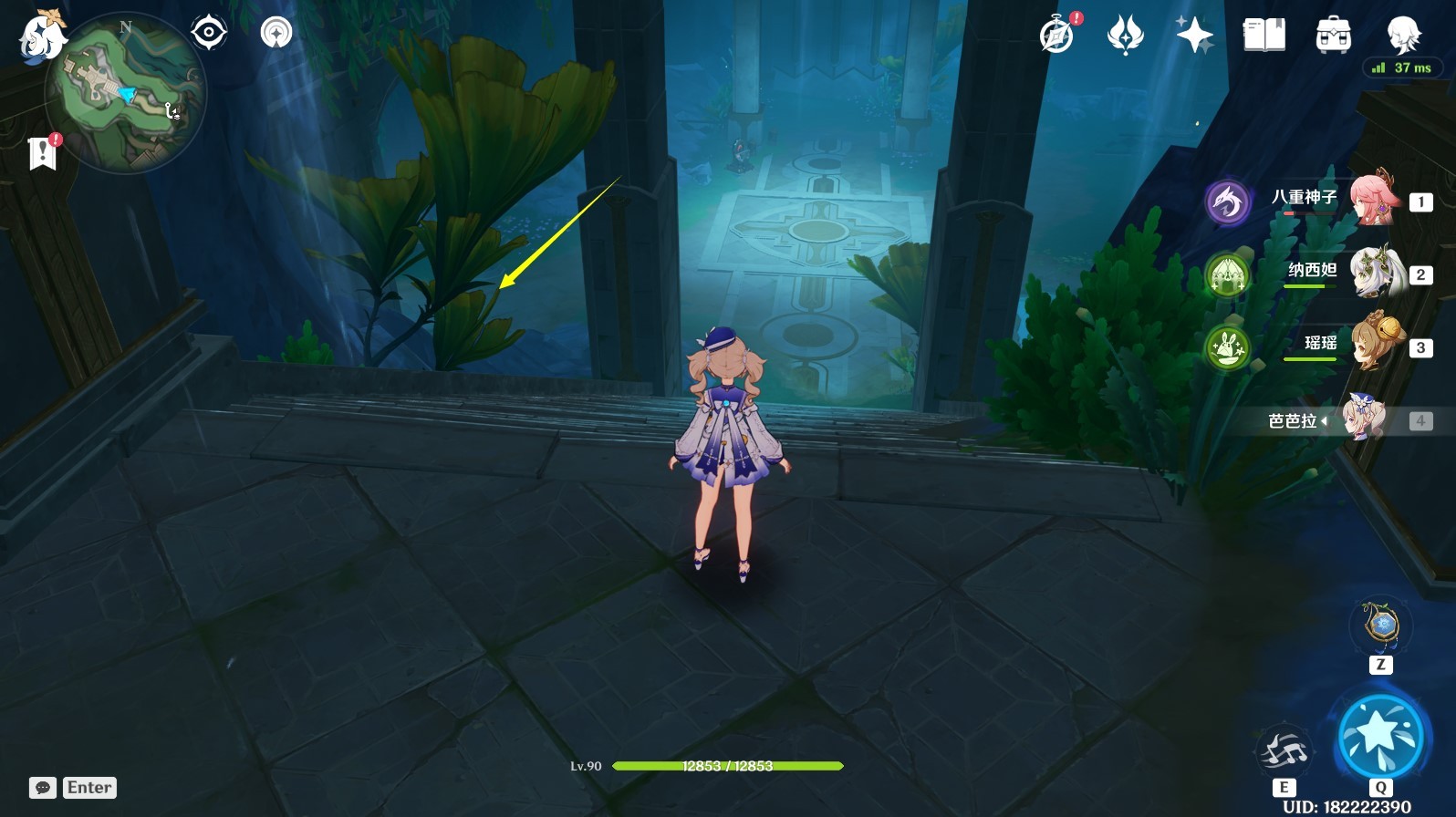The image size is (1456, 817).
Task: Open the quest log bookmark icon
Action: 43,153
